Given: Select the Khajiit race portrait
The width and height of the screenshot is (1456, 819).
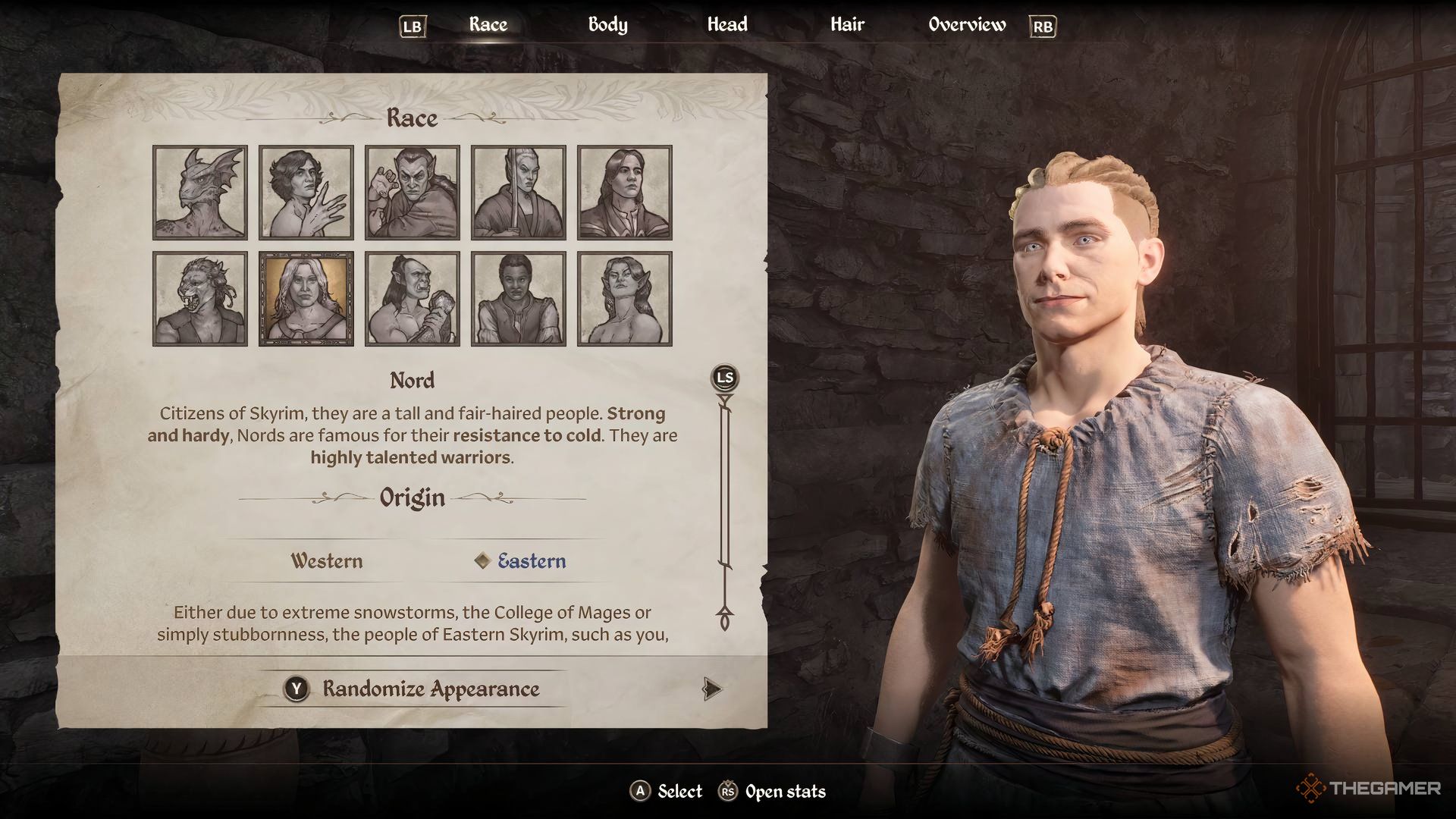Looking at the screenshot, I should (199, 297).
